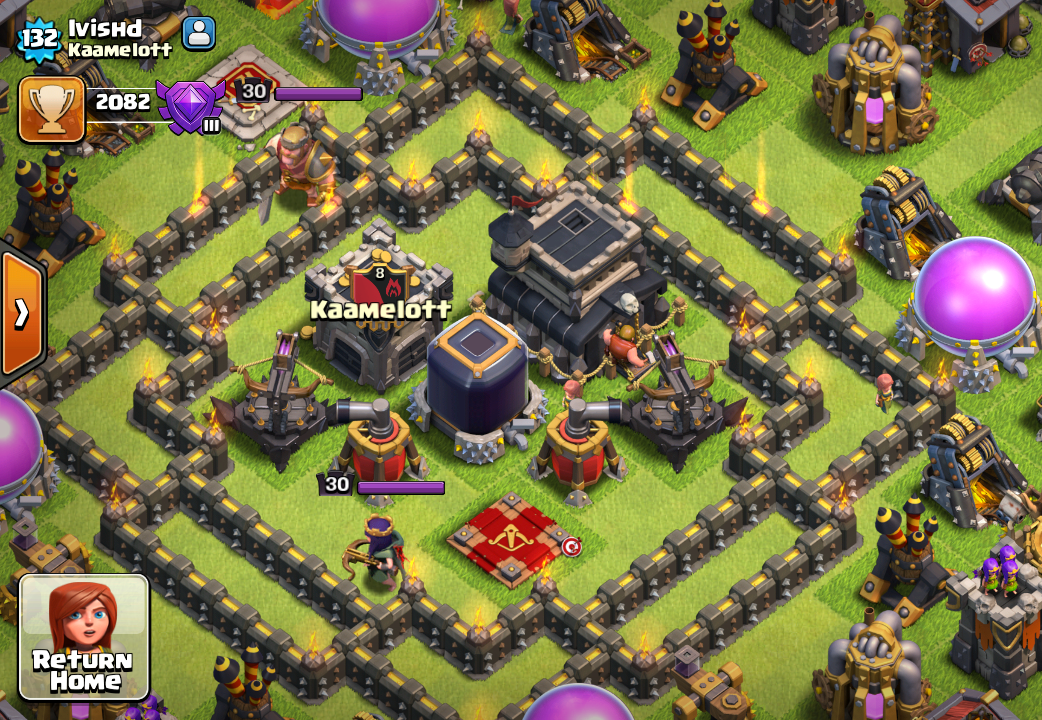Open the purple league badge
The height and width of the screenshot is (720, 1042).
[x=190, y=105]
